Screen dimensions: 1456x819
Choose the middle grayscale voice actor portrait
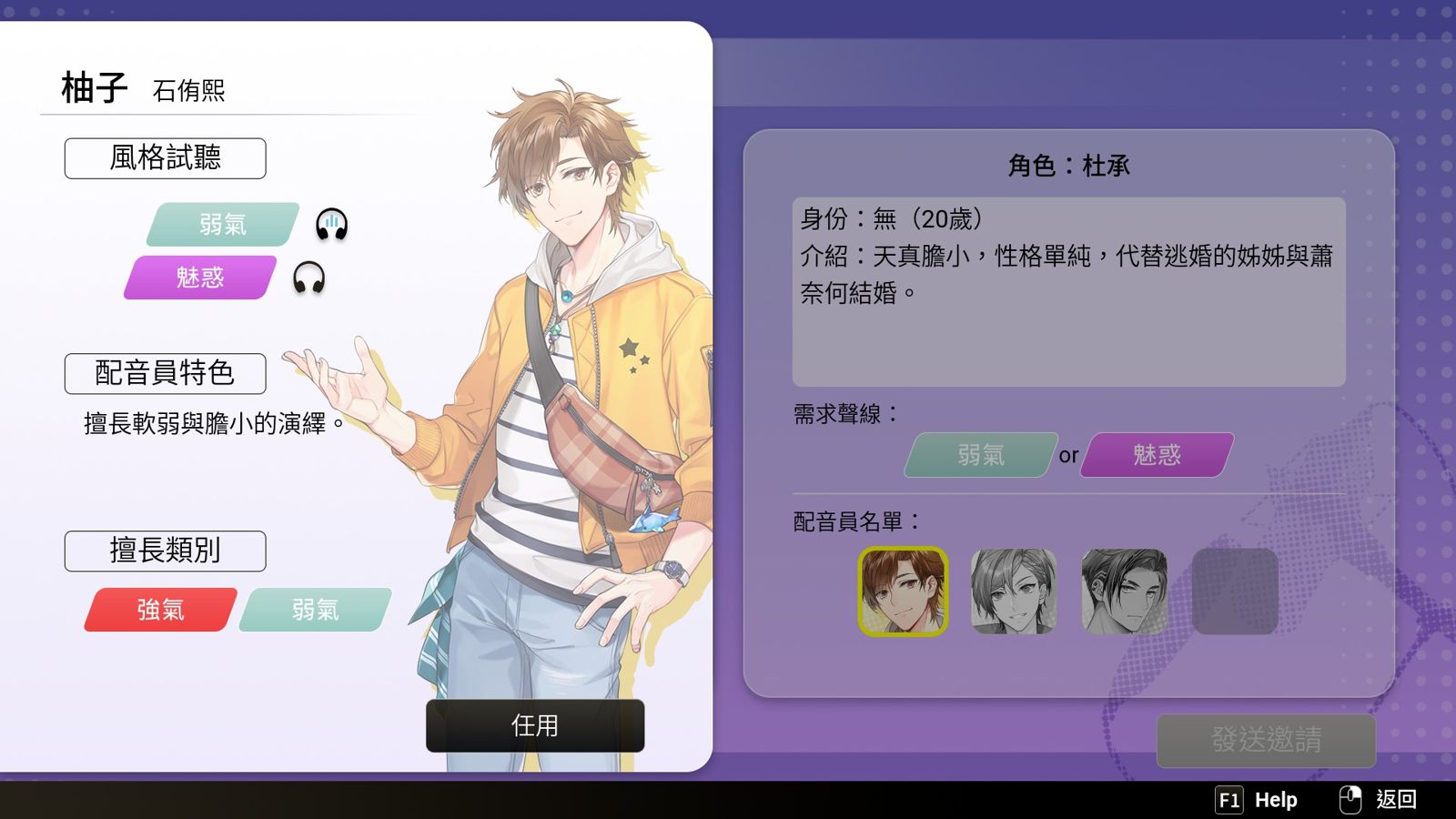[x=1014, y=591]
